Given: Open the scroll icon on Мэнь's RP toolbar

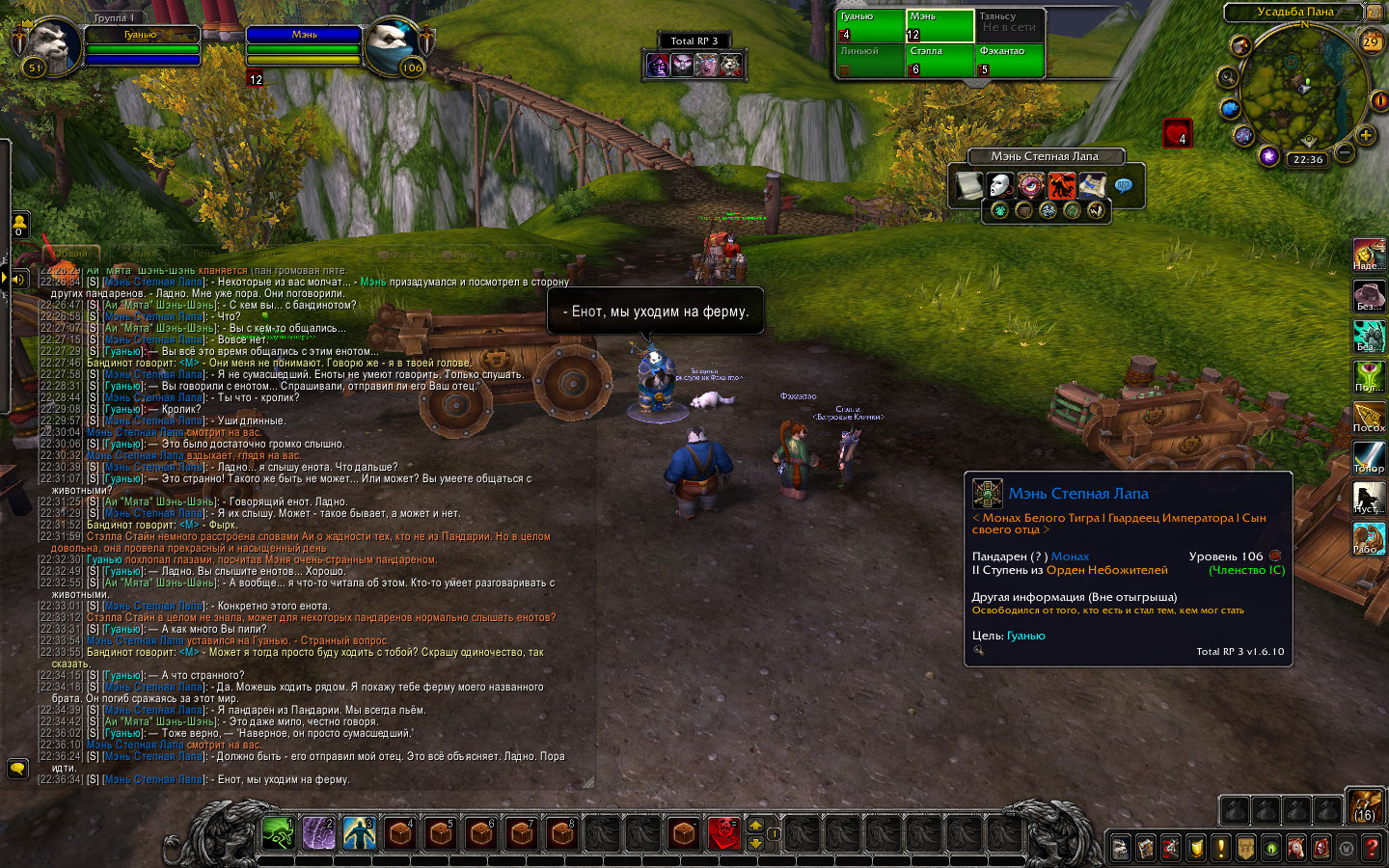Looking at the screenshot, I should click(x=968, y=184).
